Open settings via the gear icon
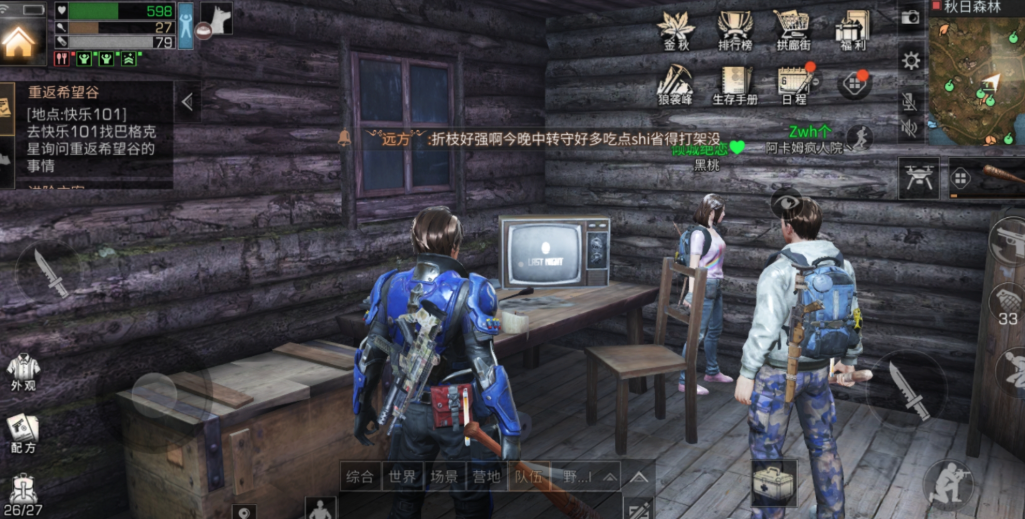Screen dimensions: 1025x519 click(x=910, y=60)
